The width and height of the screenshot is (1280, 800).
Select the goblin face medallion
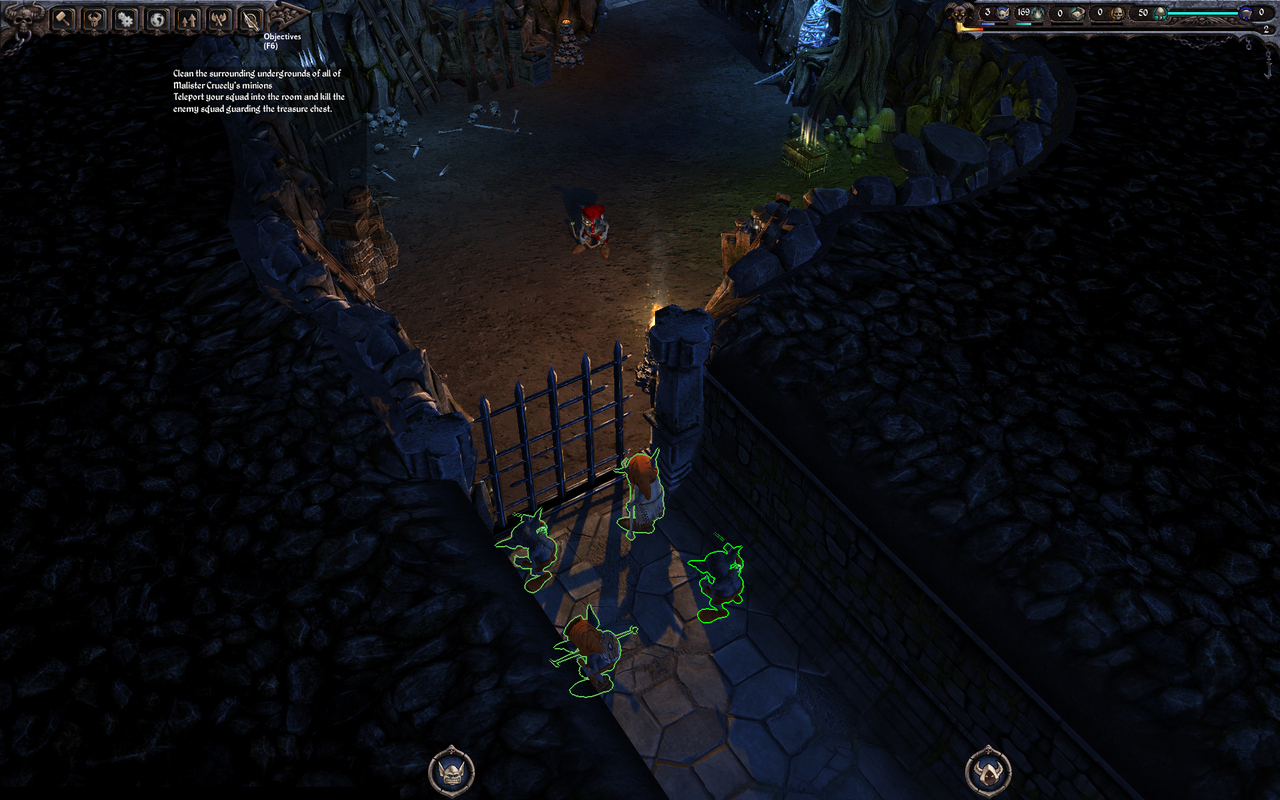click(451, 771)
